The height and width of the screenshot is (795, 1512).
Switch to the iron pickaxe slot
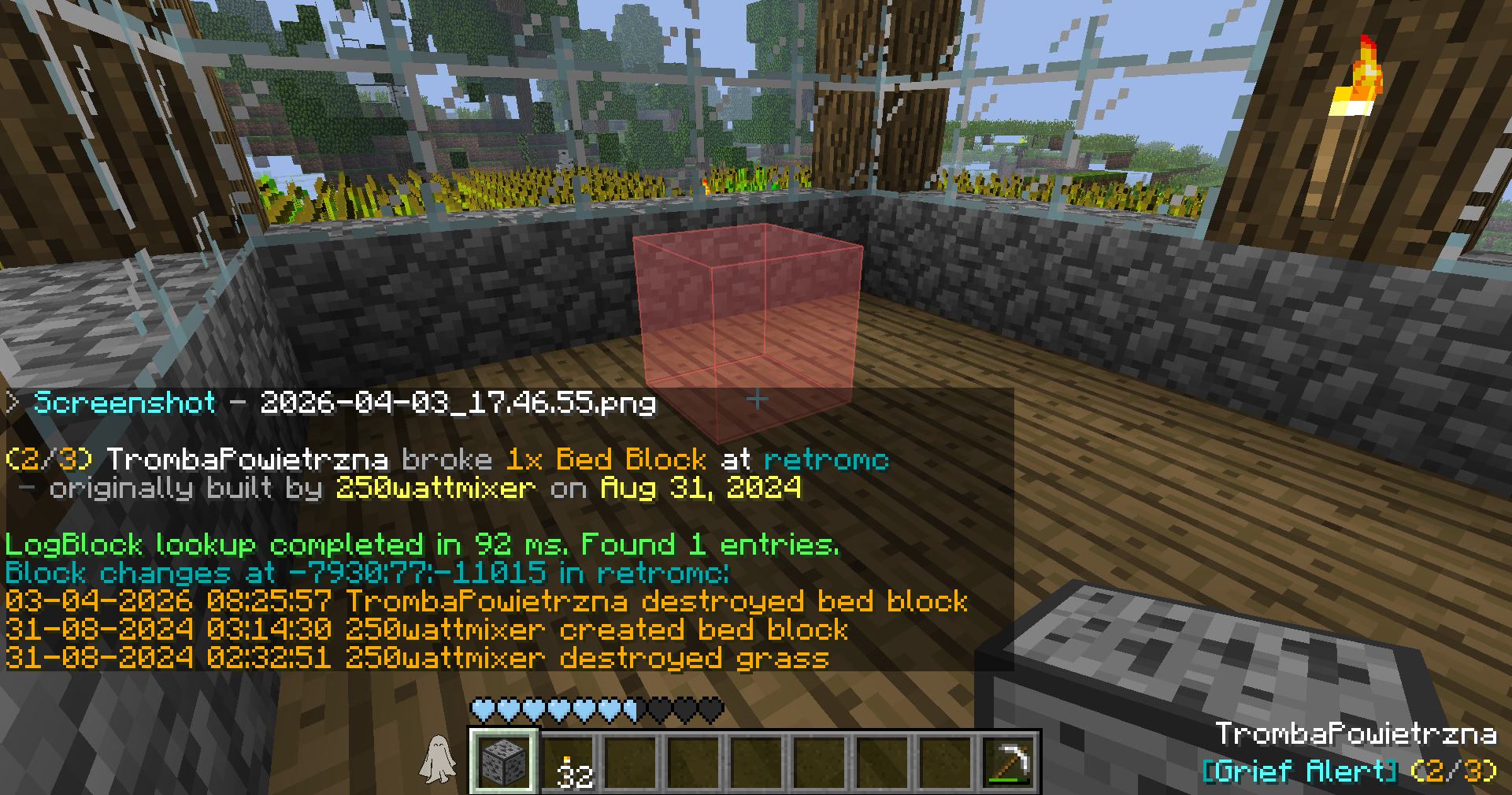(x=1009, y=763)
